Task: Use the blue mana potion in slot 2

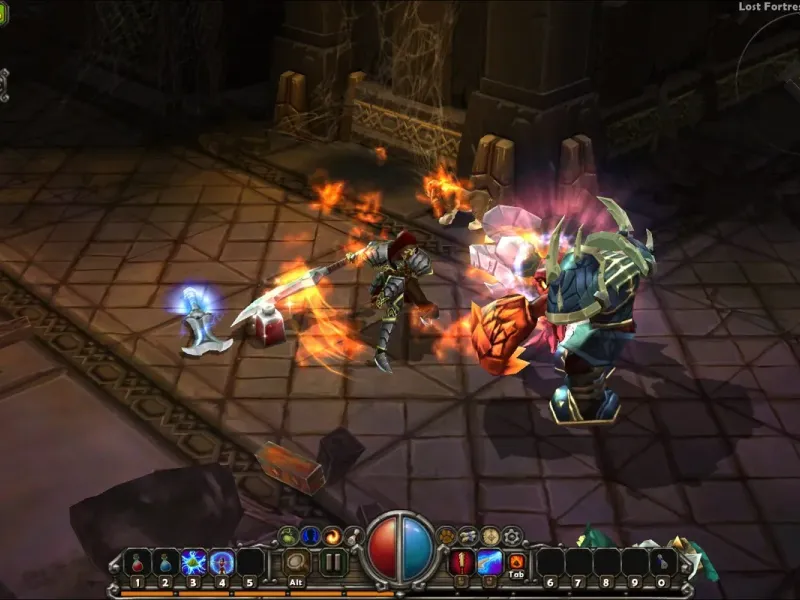Action: click(x=166, y=563)
